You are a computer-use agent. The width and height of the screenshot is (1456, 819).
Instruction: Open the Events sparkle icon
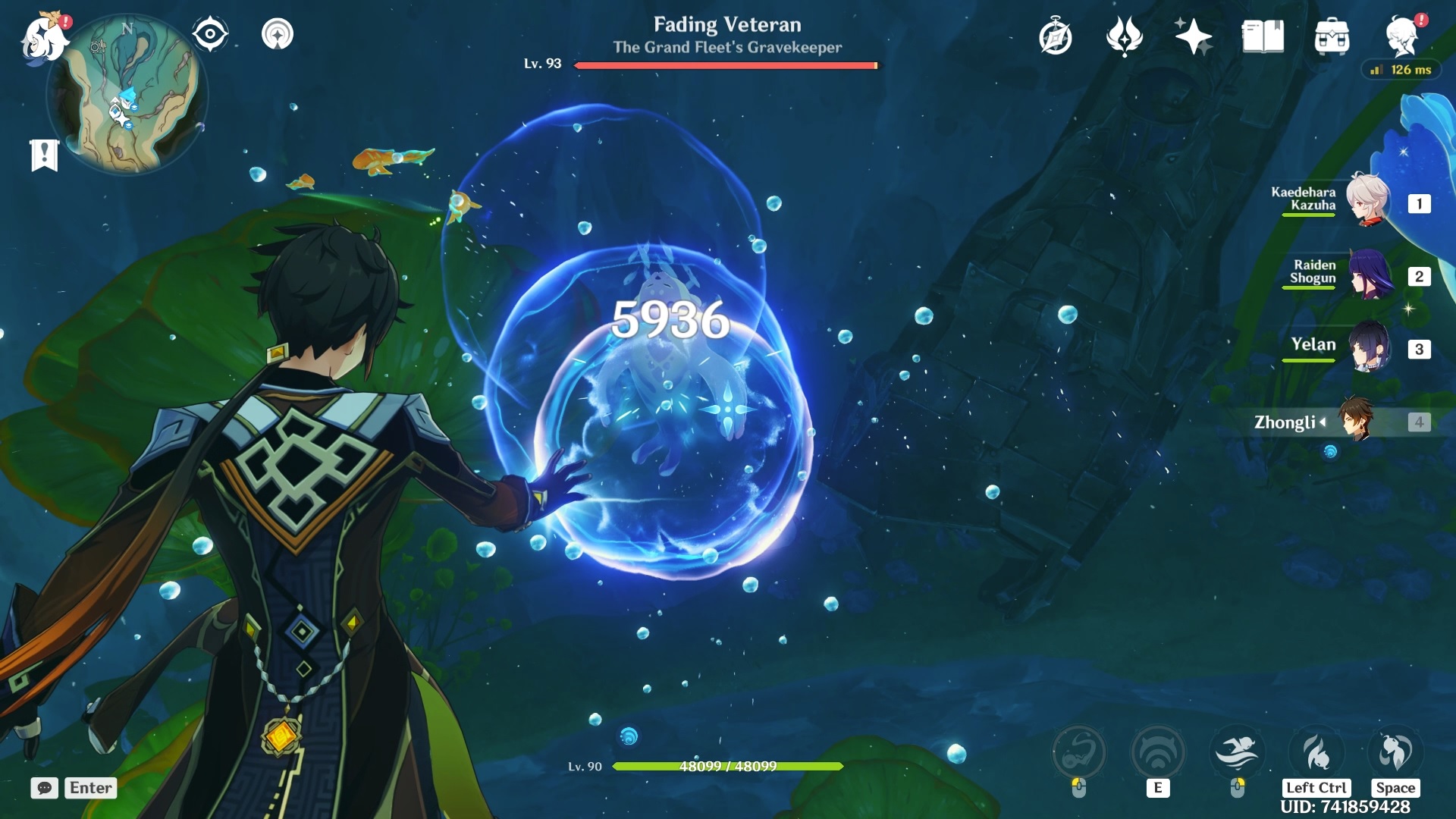tap(1193, 34)
